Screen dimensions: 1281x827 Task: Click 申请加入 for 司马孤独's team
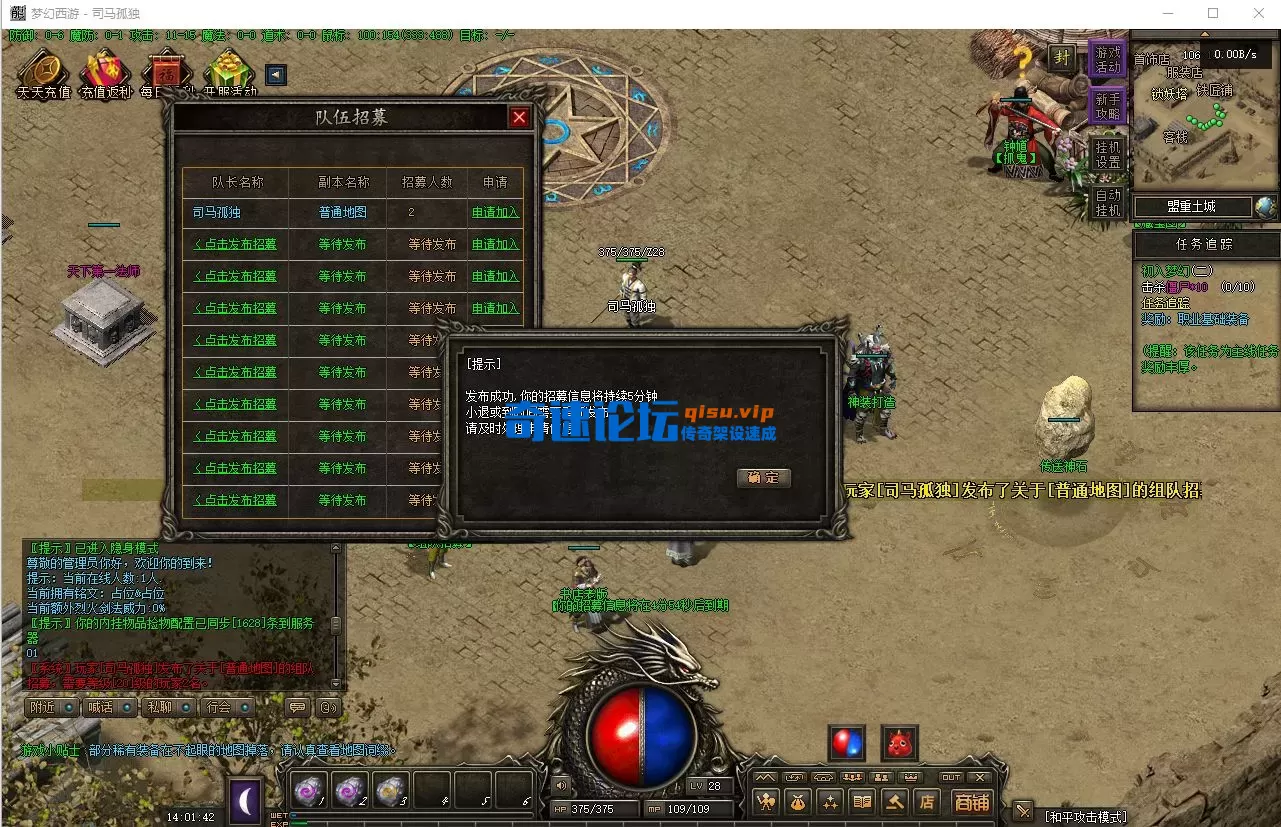pos(496,212)
